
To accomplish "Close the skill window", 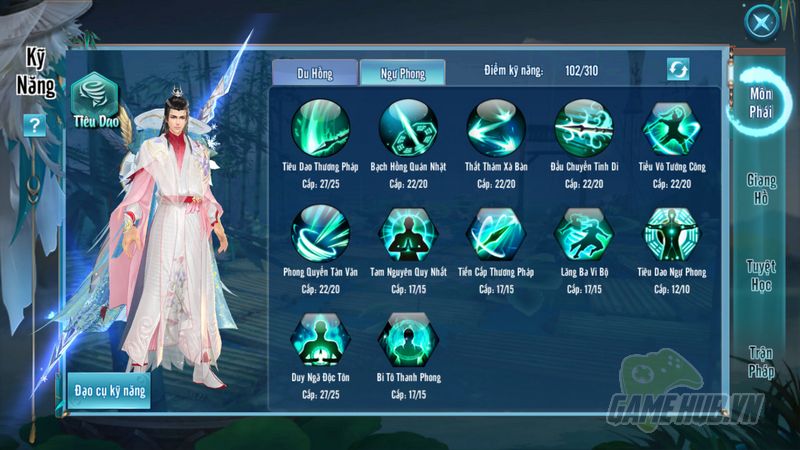I will (x=762, y=23).
